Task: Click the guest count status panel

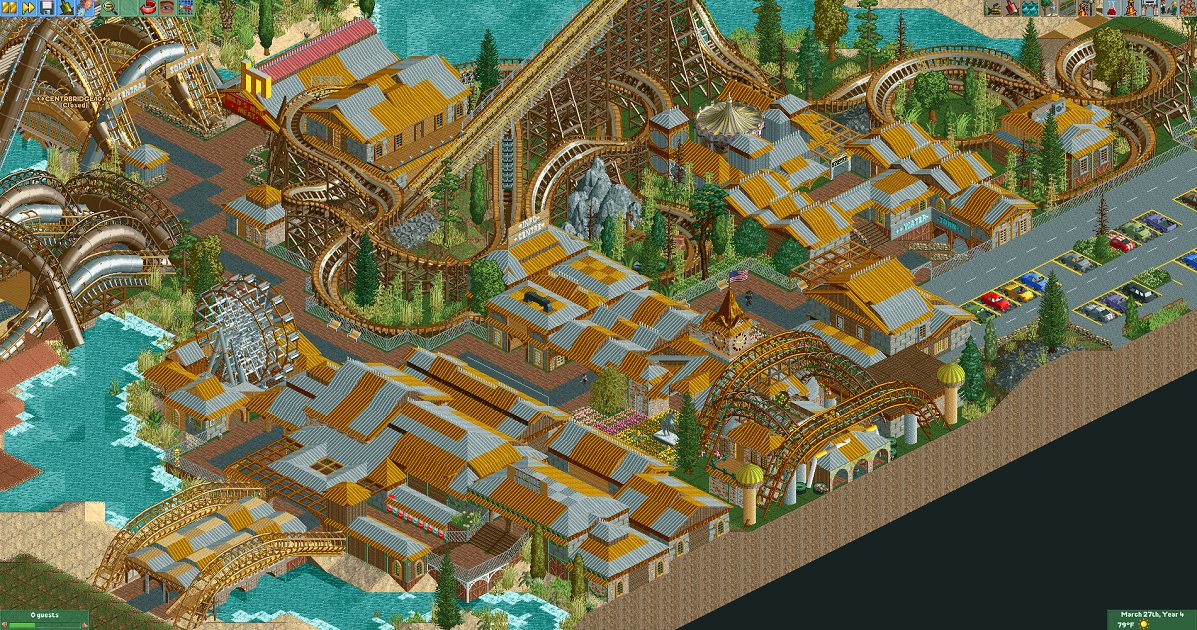Action: click(44, 619)
